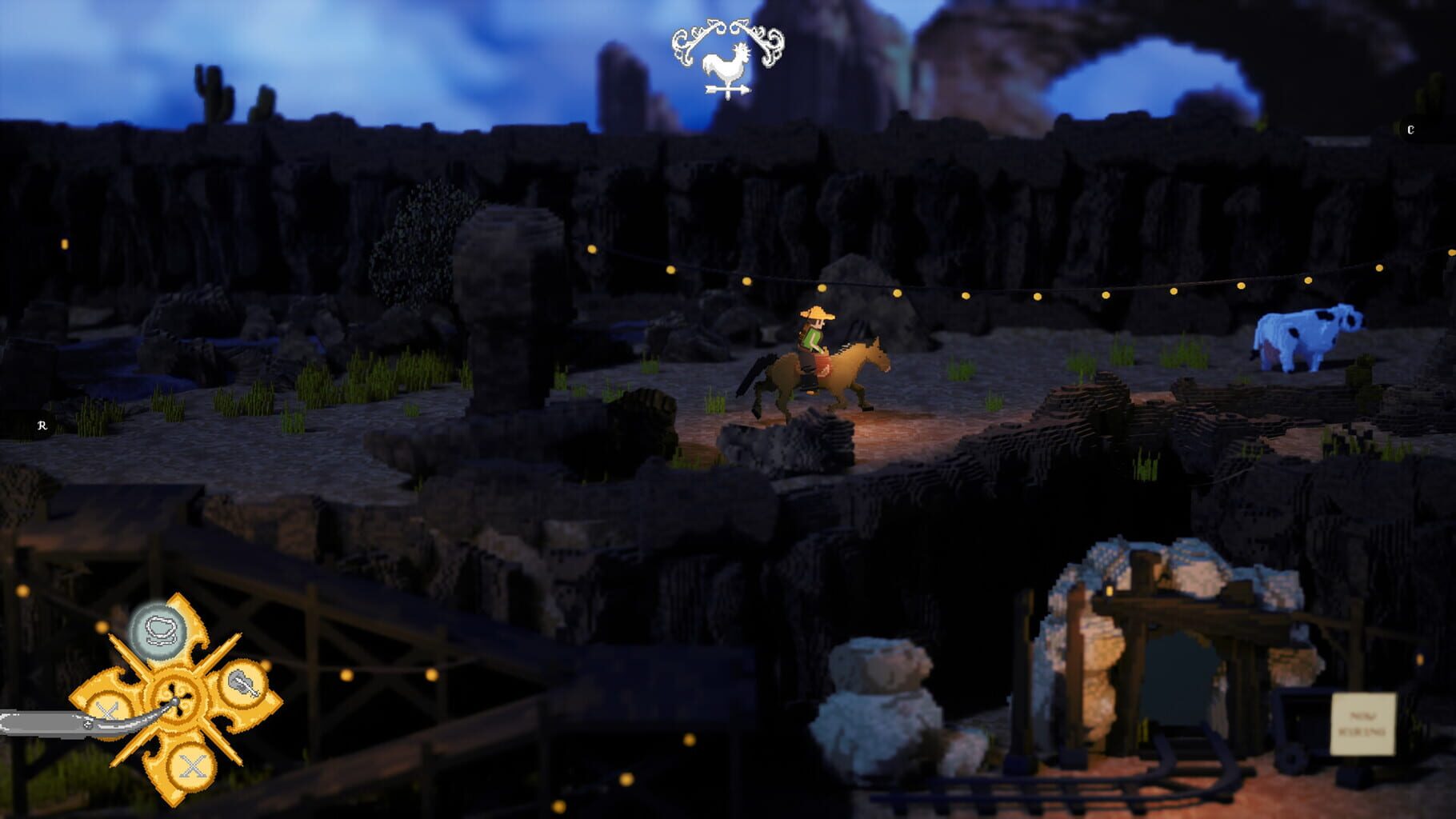This screenshot has width=1456, height=819.
Task: Click the NOW HIRING signpost
Action: (1363, 725)
